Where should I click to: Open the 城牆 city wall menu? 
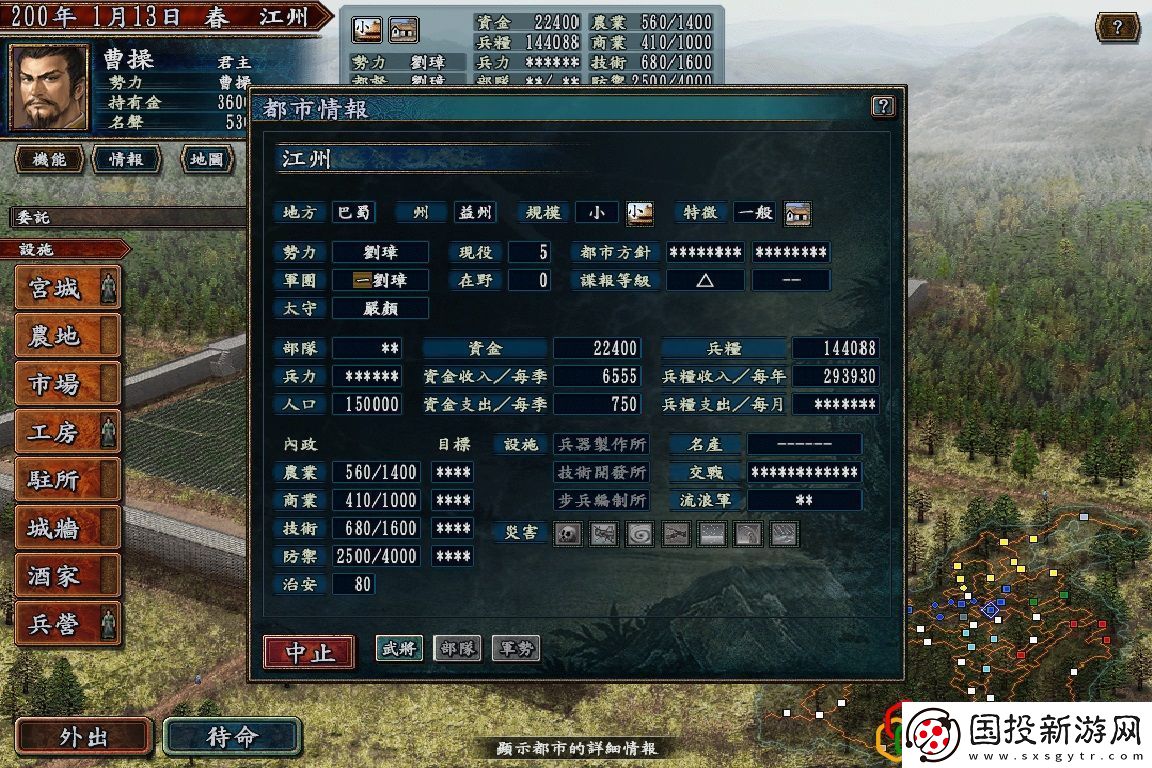[x=68, y=529]
